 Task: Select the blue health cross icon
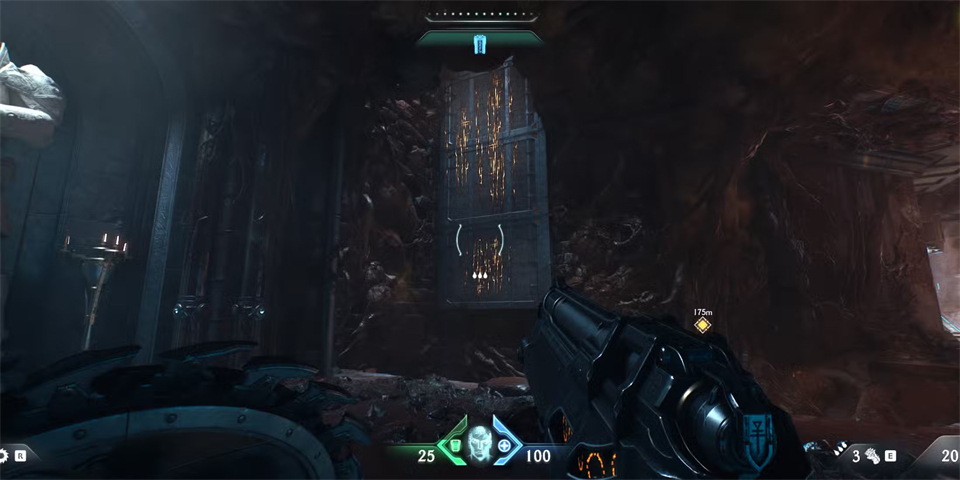pos(504,446)
